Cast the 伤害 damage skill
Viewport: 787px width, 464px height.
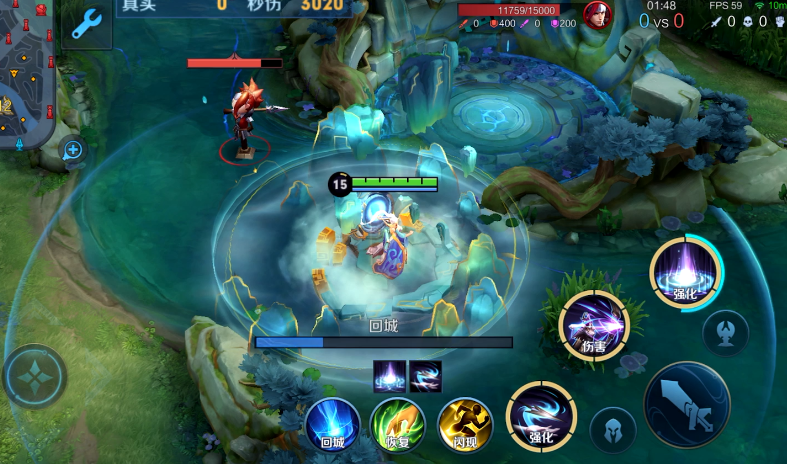594,325
